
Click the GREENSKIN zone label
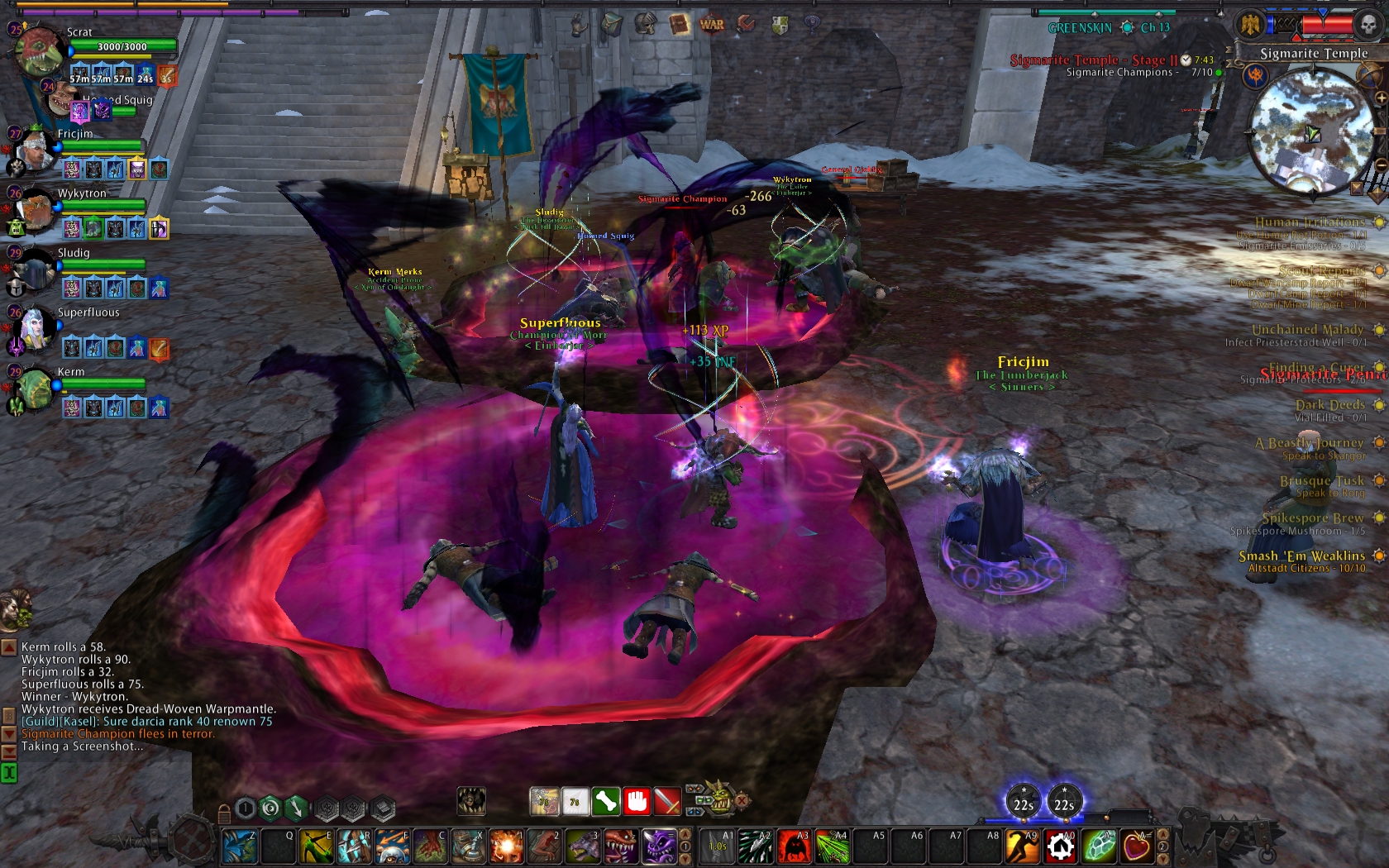coord(1079,26)
